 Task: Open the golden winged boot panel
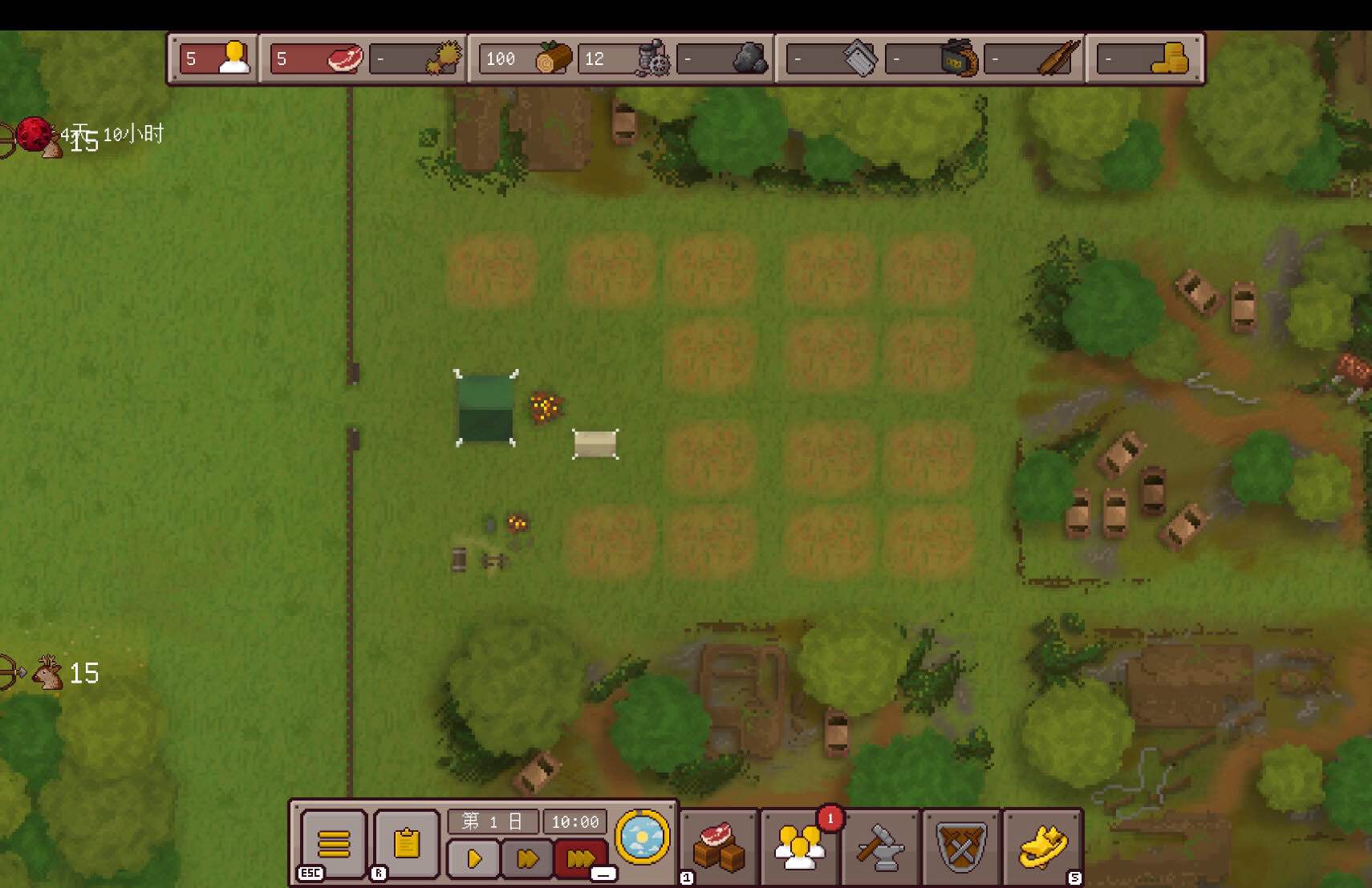coord(1042,847)
